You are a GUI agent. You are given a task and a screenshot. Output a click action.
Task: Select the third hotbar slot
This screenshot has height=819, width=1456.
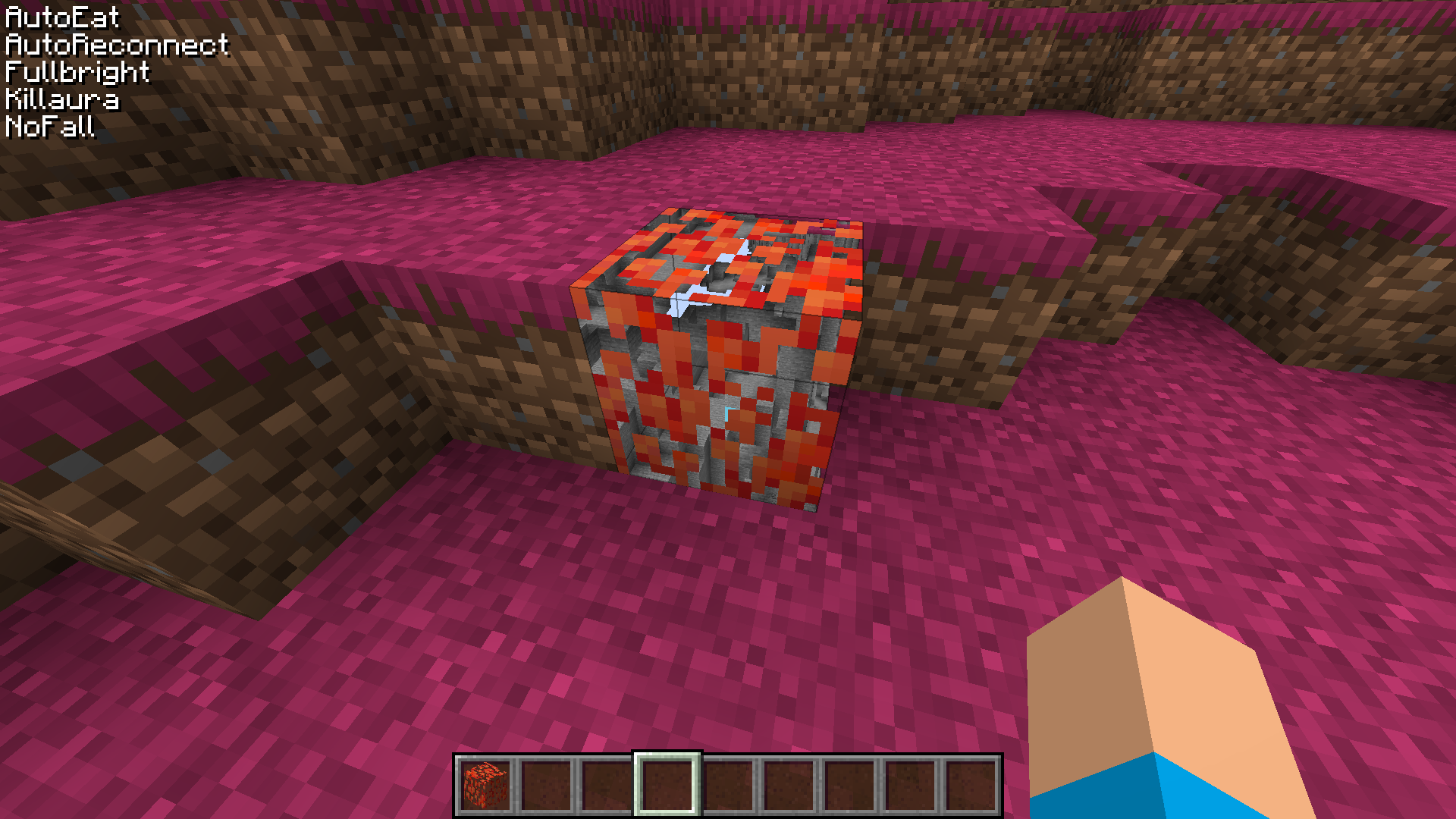[x=608, y=785]
